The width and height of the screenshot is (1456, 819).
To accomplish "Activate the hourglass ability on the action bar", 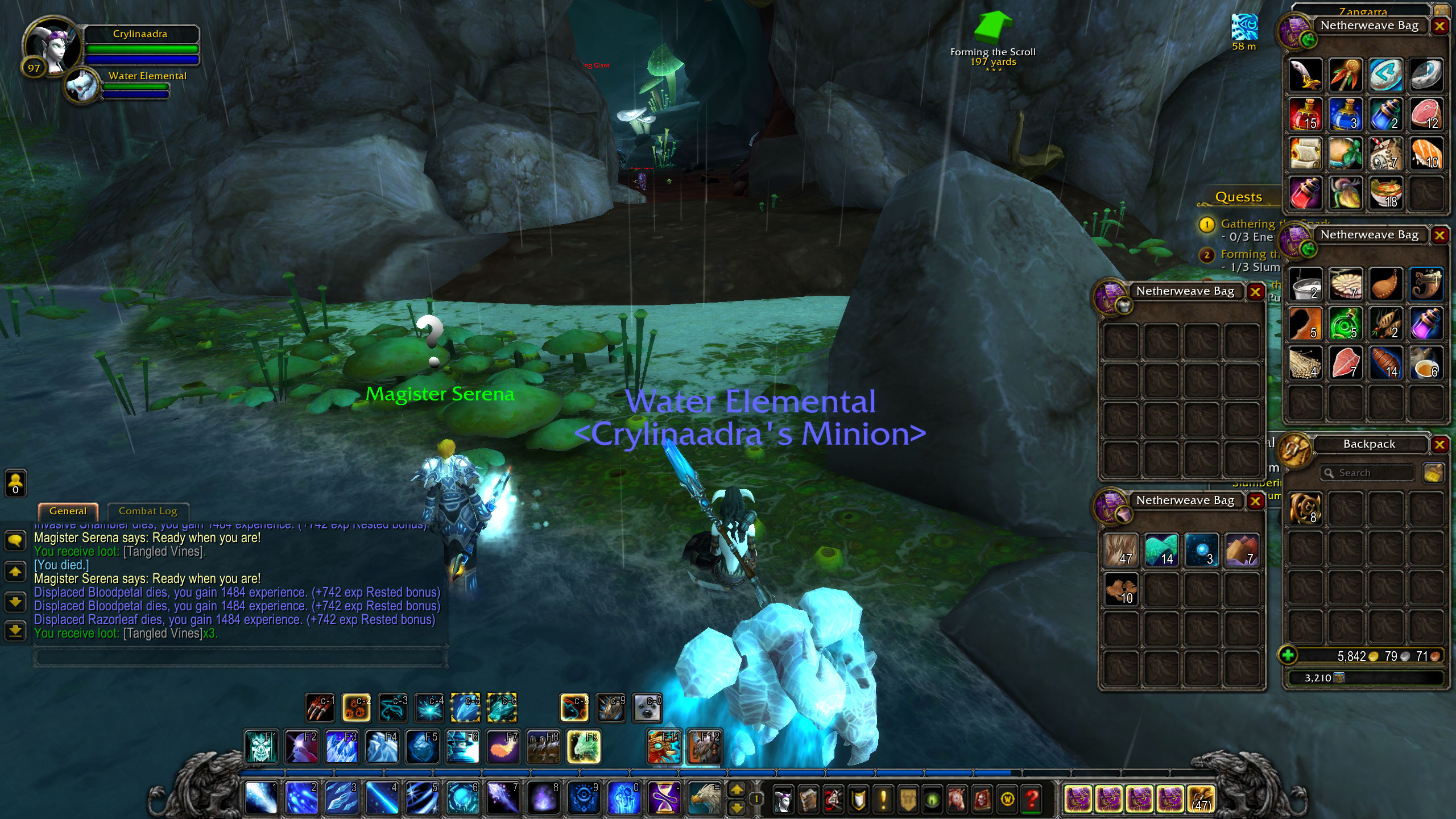I will 664,797.
